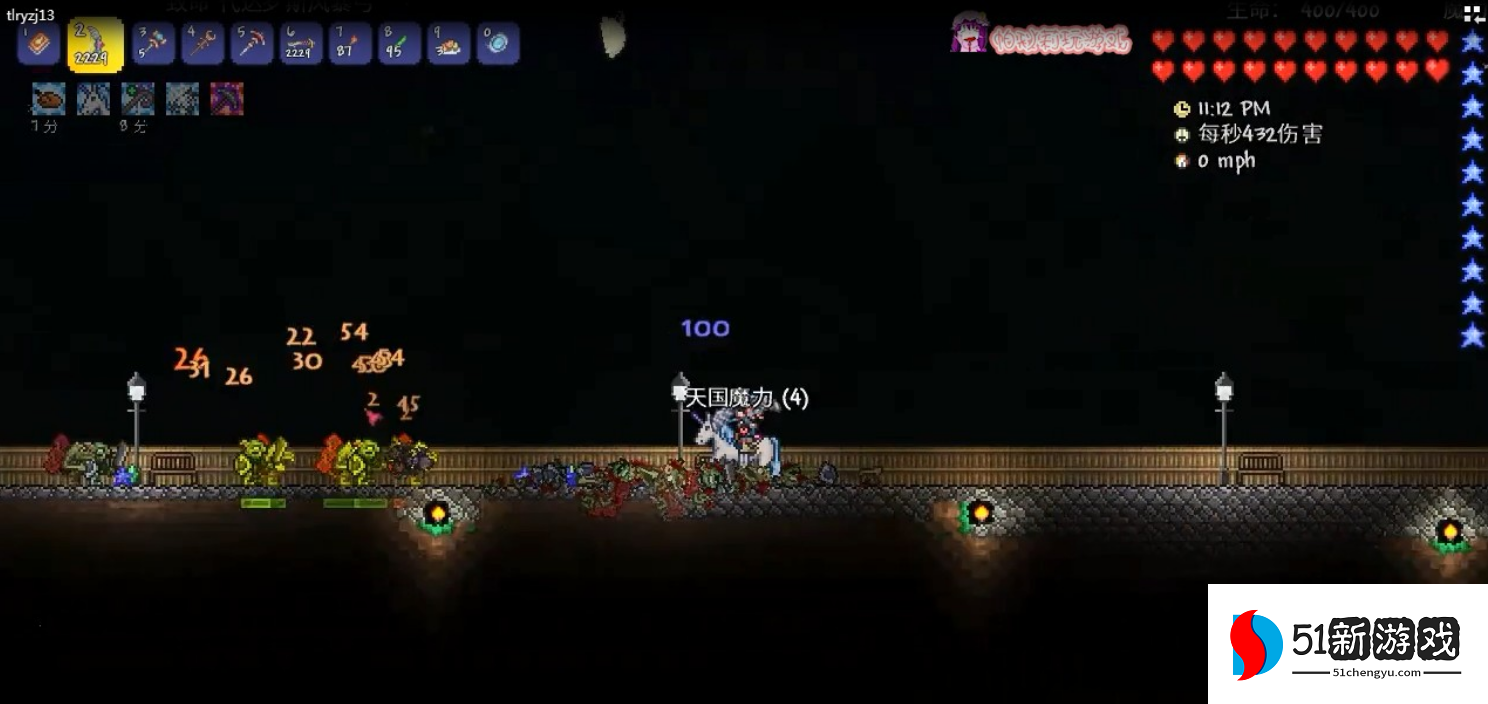Click the unicorn mount buff icon
The image size is (1488, 704).
coord(93,99)
